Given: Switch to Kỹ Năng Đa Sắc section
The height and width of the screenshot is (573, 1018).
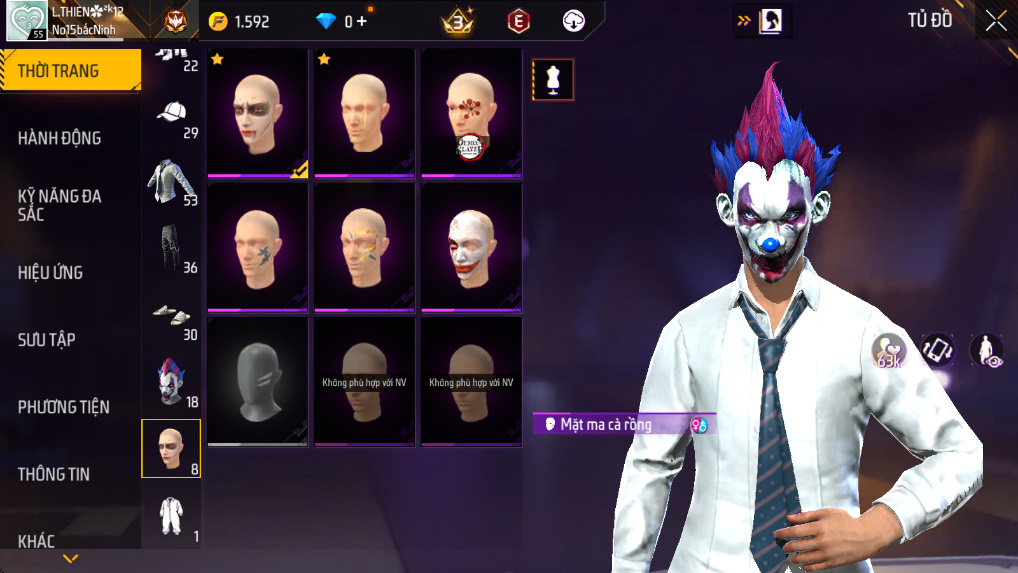Looking at the screenshot, I should (60, 205).
